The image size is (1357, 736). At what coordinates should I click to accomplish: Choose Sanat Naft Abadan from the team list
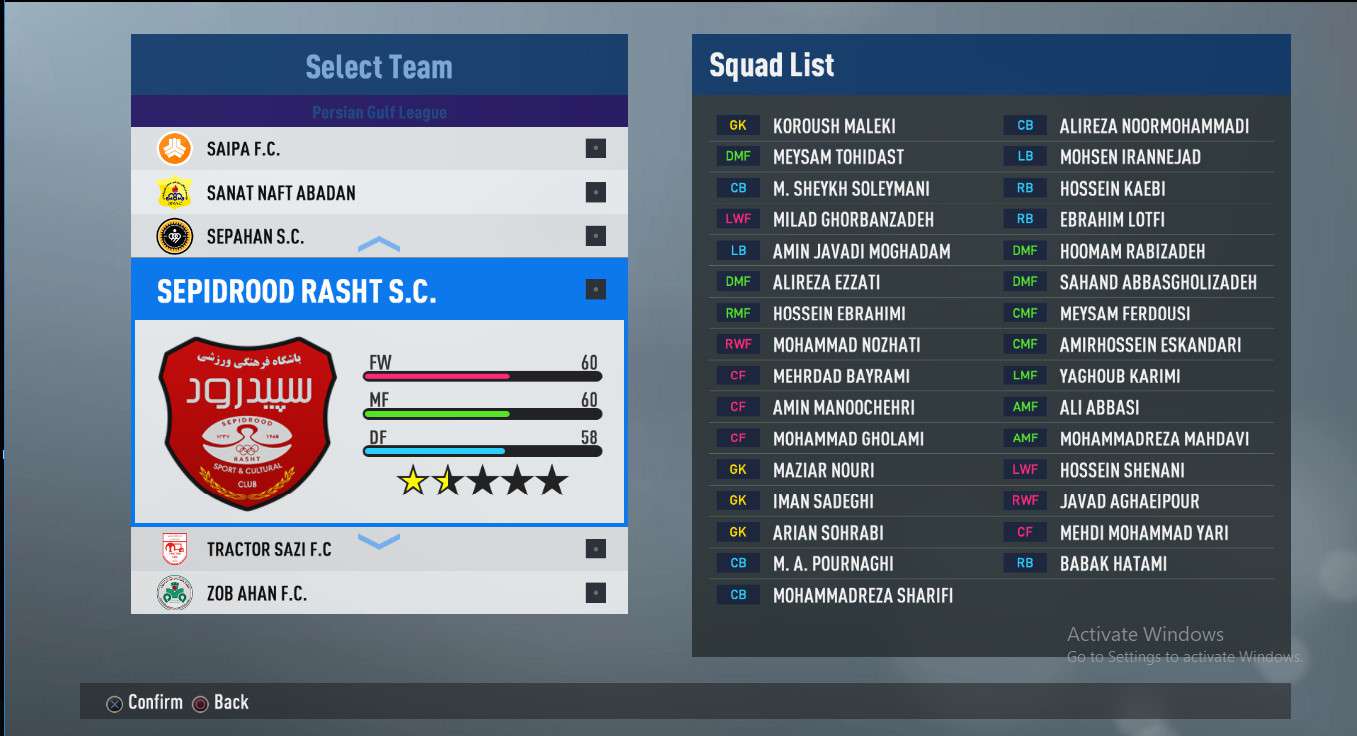point(378,193)
